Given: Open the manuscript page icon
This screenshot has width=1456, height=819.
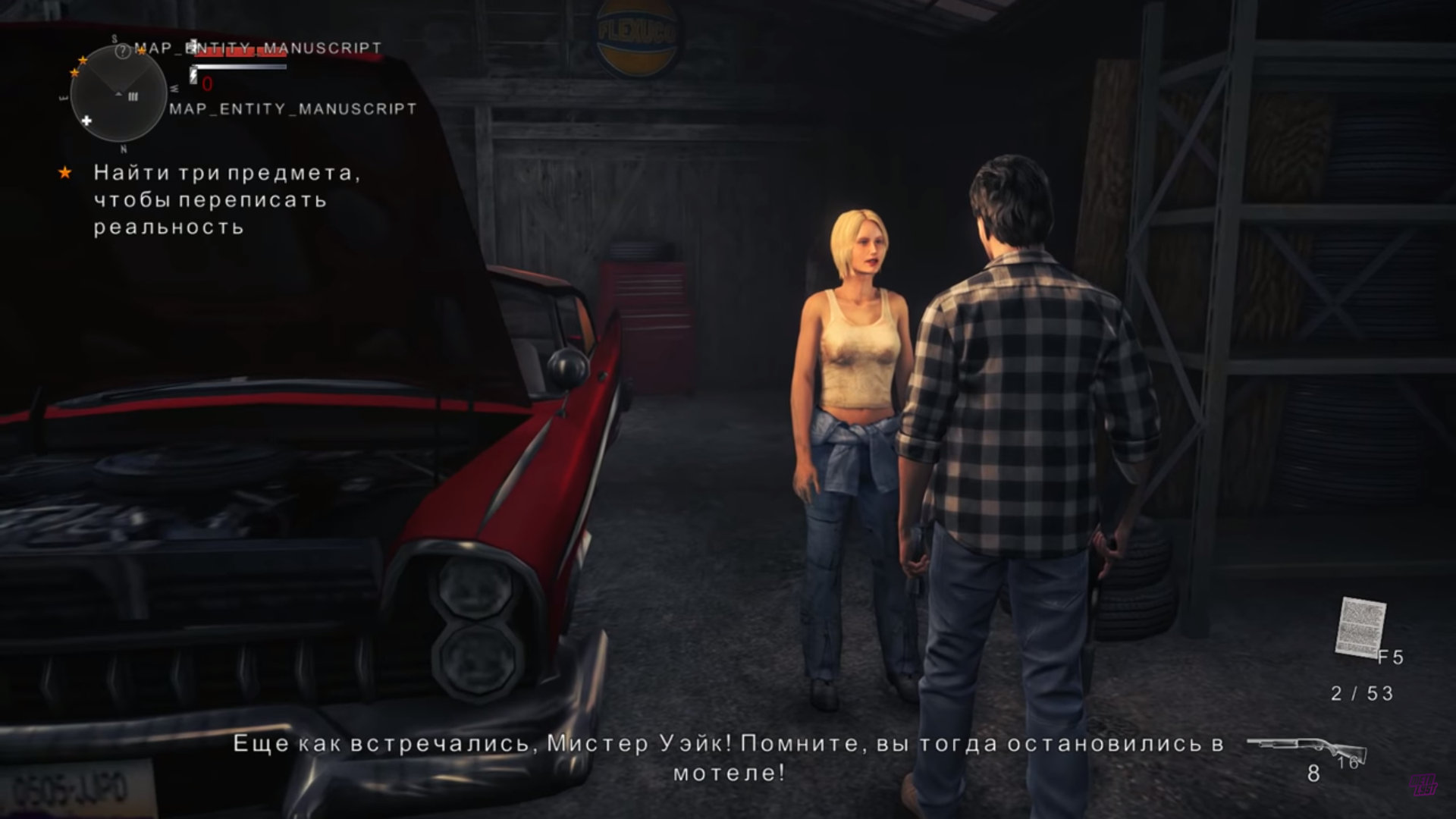Looking at the screenshot, I should tap(1360, 628).
